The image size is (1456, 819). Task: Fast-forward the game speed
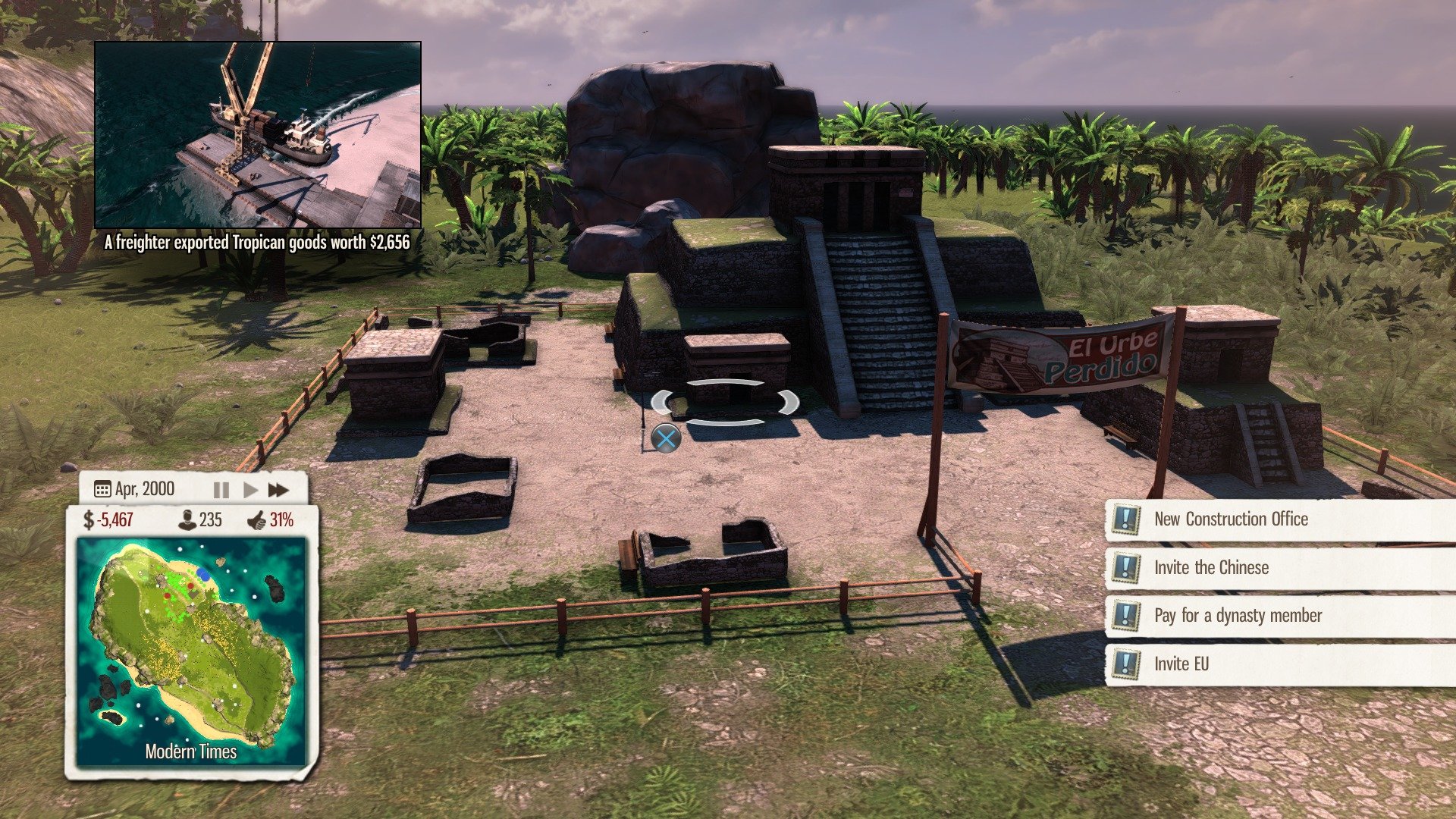click(278, 489)
